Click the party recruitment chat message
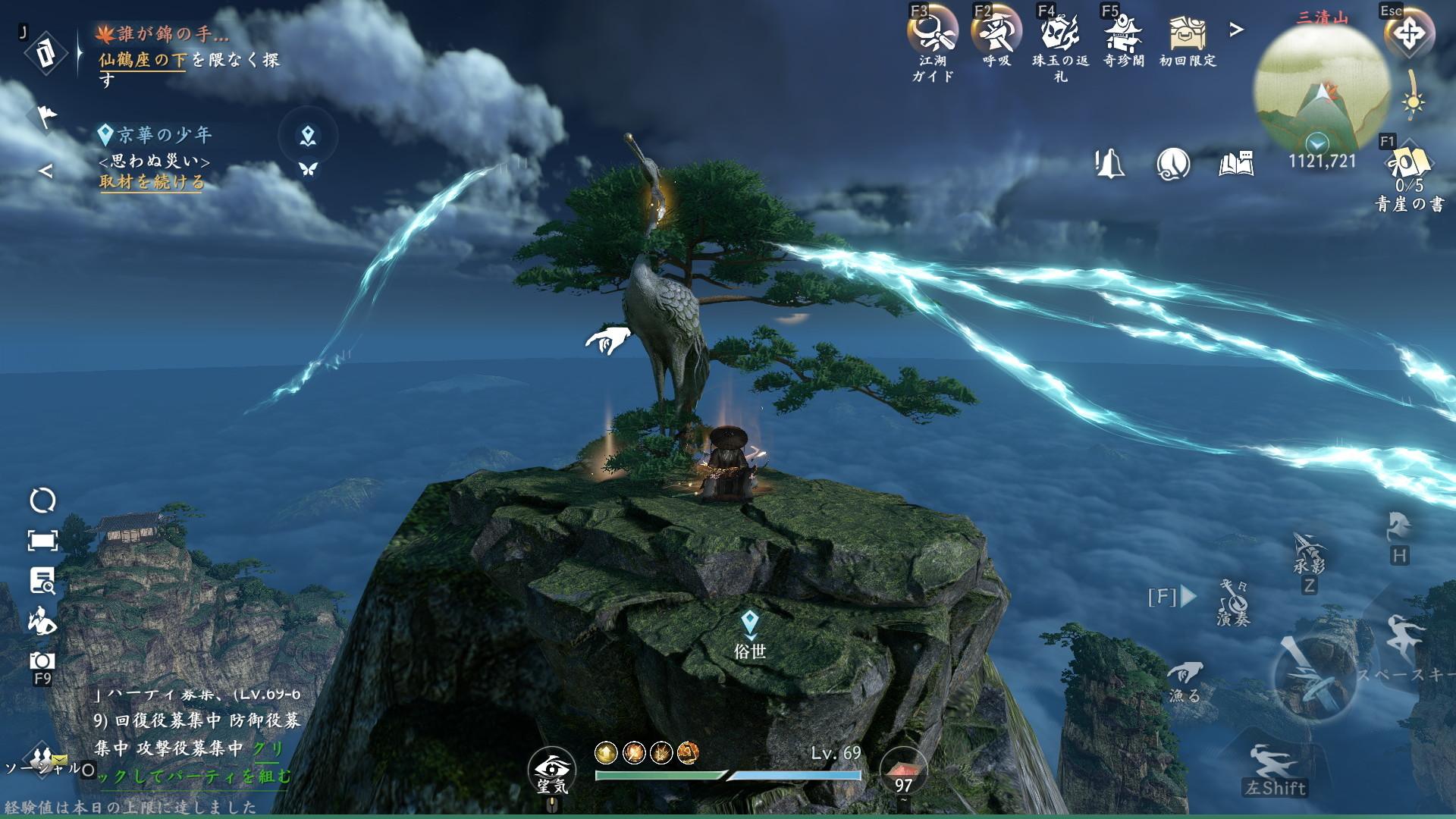Viewport: 1456px width, 819px height. coord(196,734)
